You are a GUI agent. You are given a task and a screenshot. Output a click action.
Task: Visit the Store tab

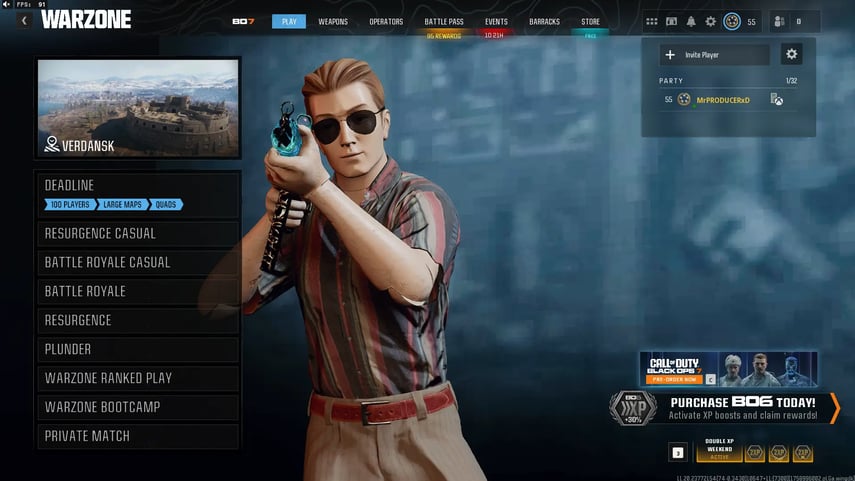(590, 21)
